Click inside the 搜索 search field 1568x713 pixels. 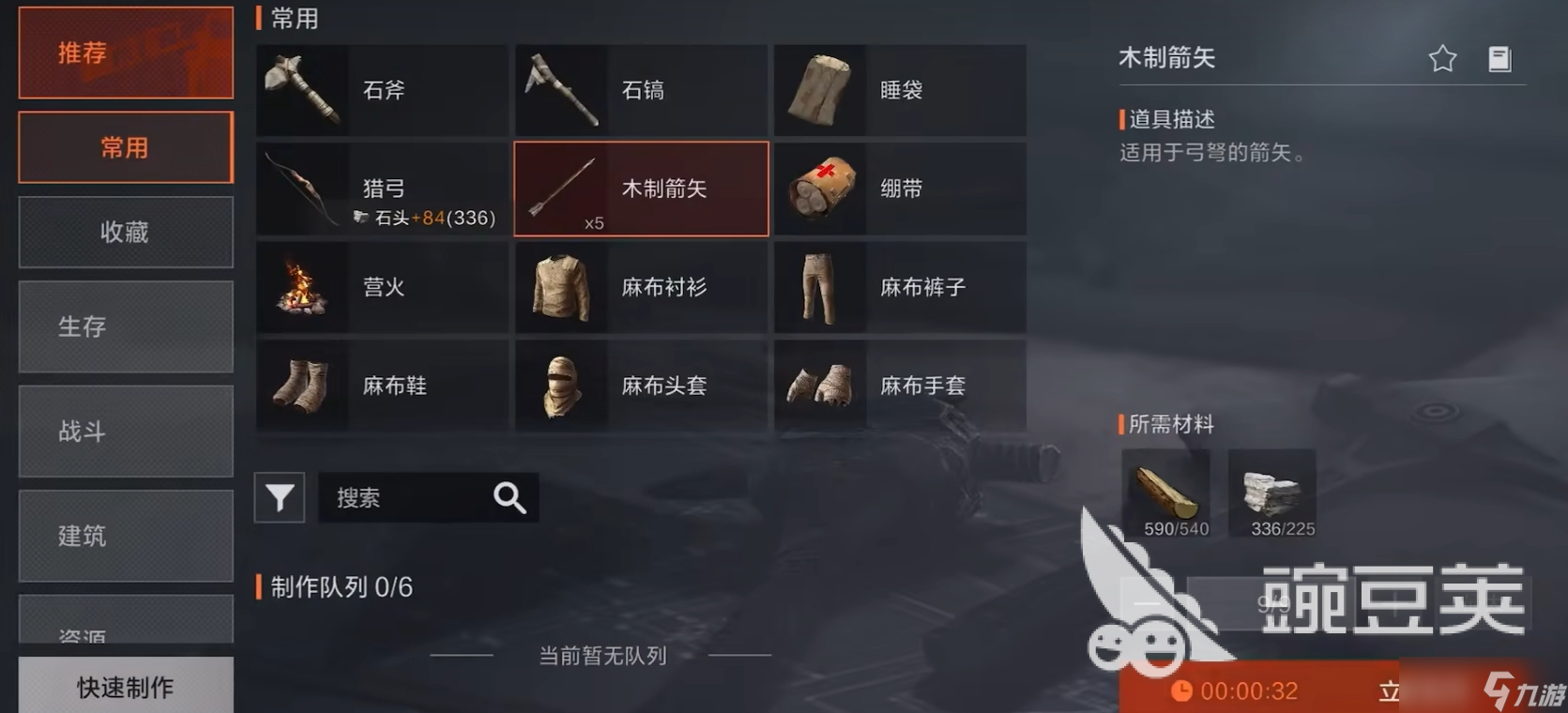pos(413,497)
